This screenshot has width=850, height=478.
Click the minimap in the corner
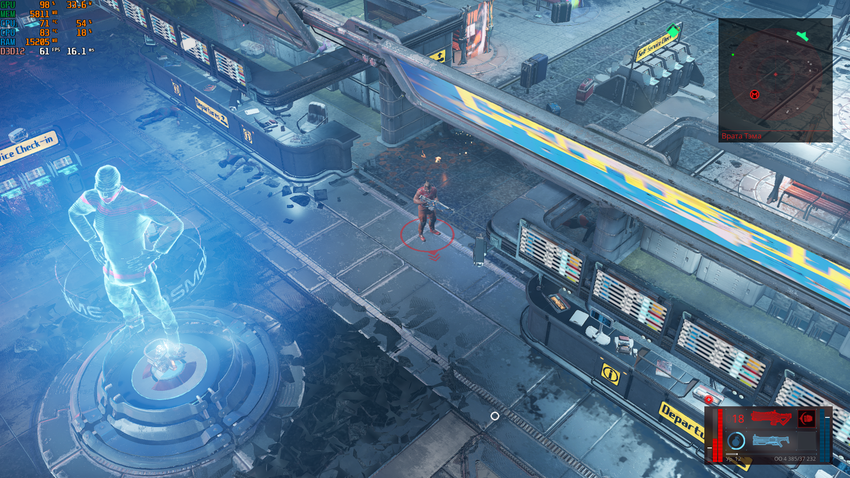775,73
